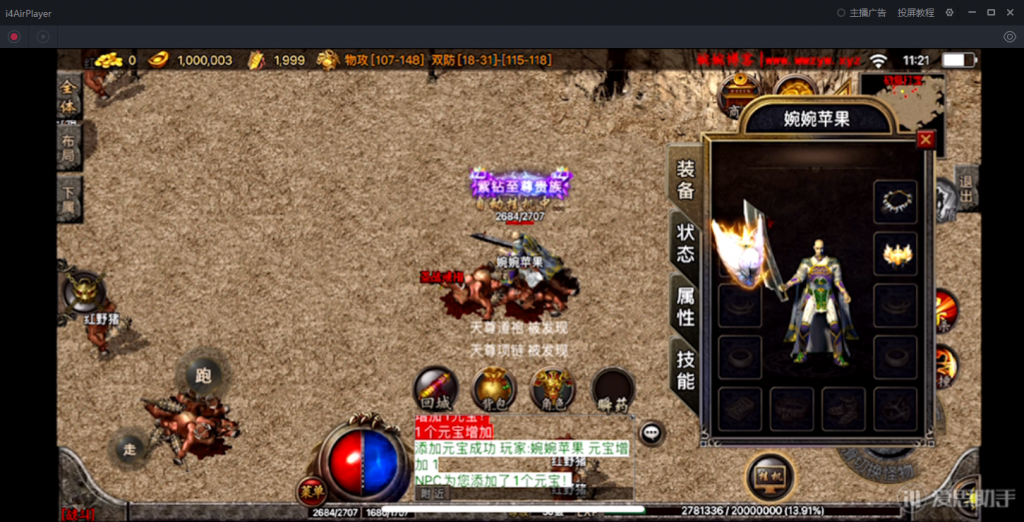Open the 状态 status tab
This screenshot has width=1024, height=522.
tap(685, 242)
